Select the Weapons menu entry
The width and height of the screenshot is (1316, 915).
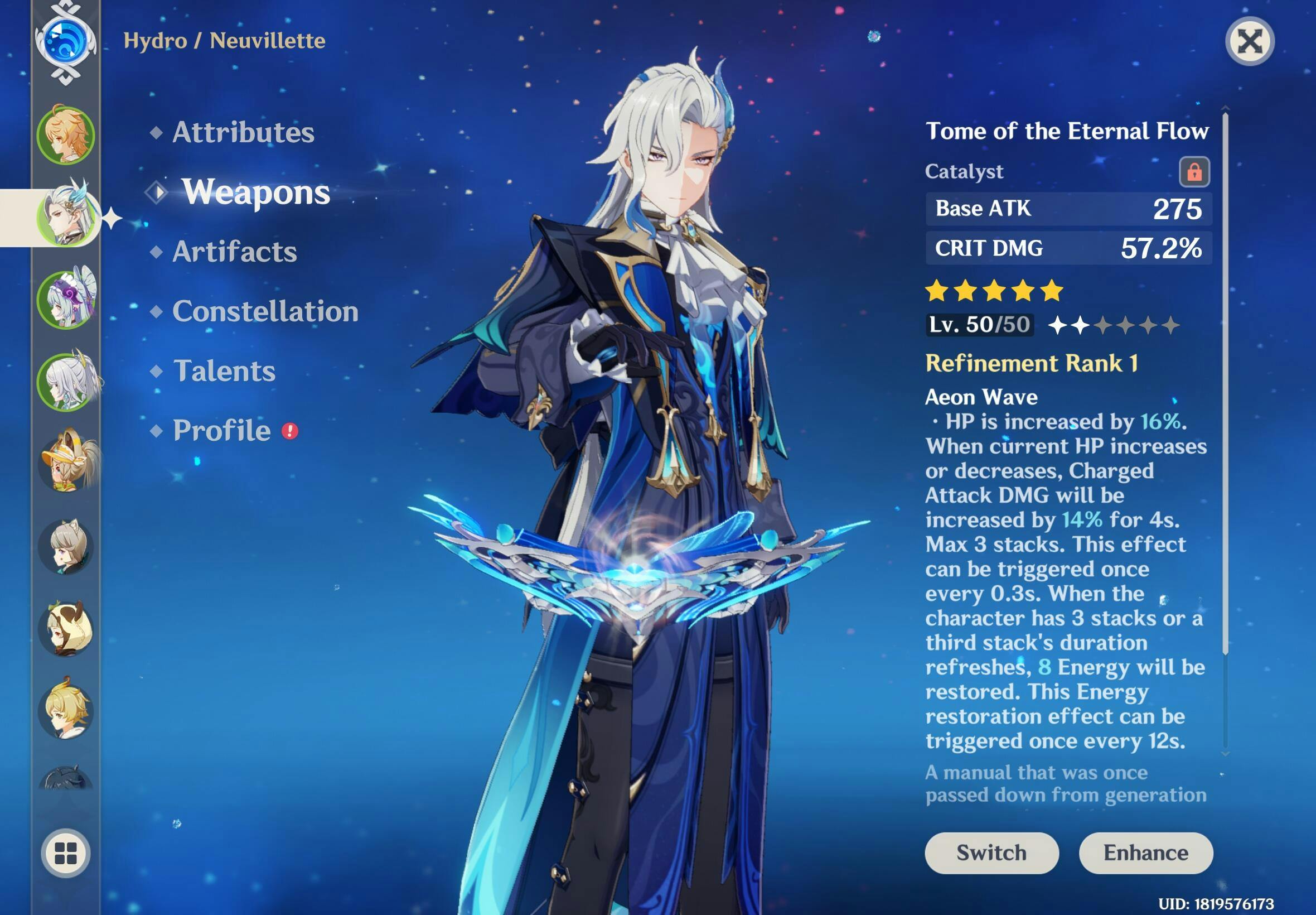point(255,192)
